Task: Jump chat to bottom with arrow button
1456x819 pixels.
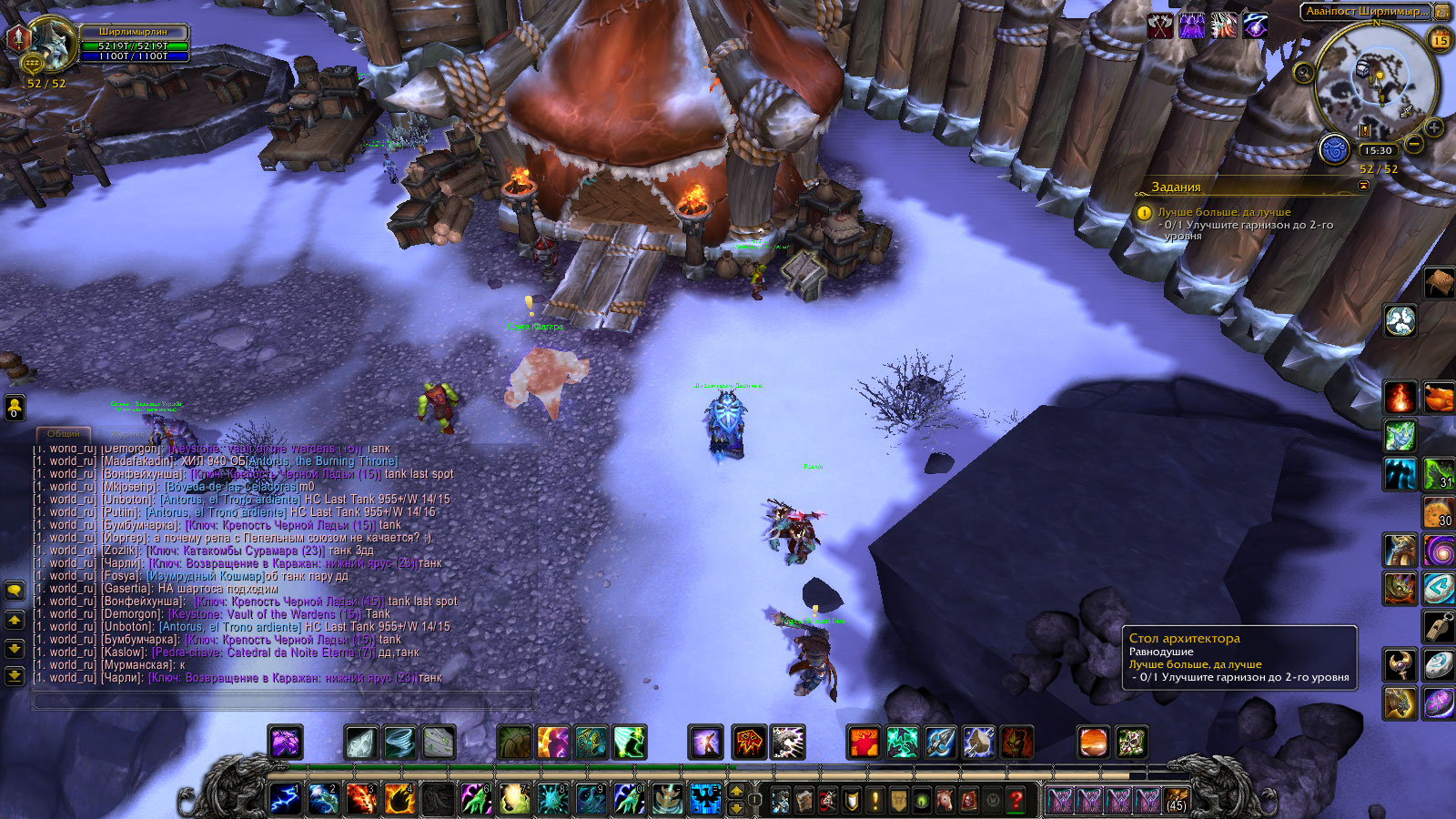Action: coord(15,675)
